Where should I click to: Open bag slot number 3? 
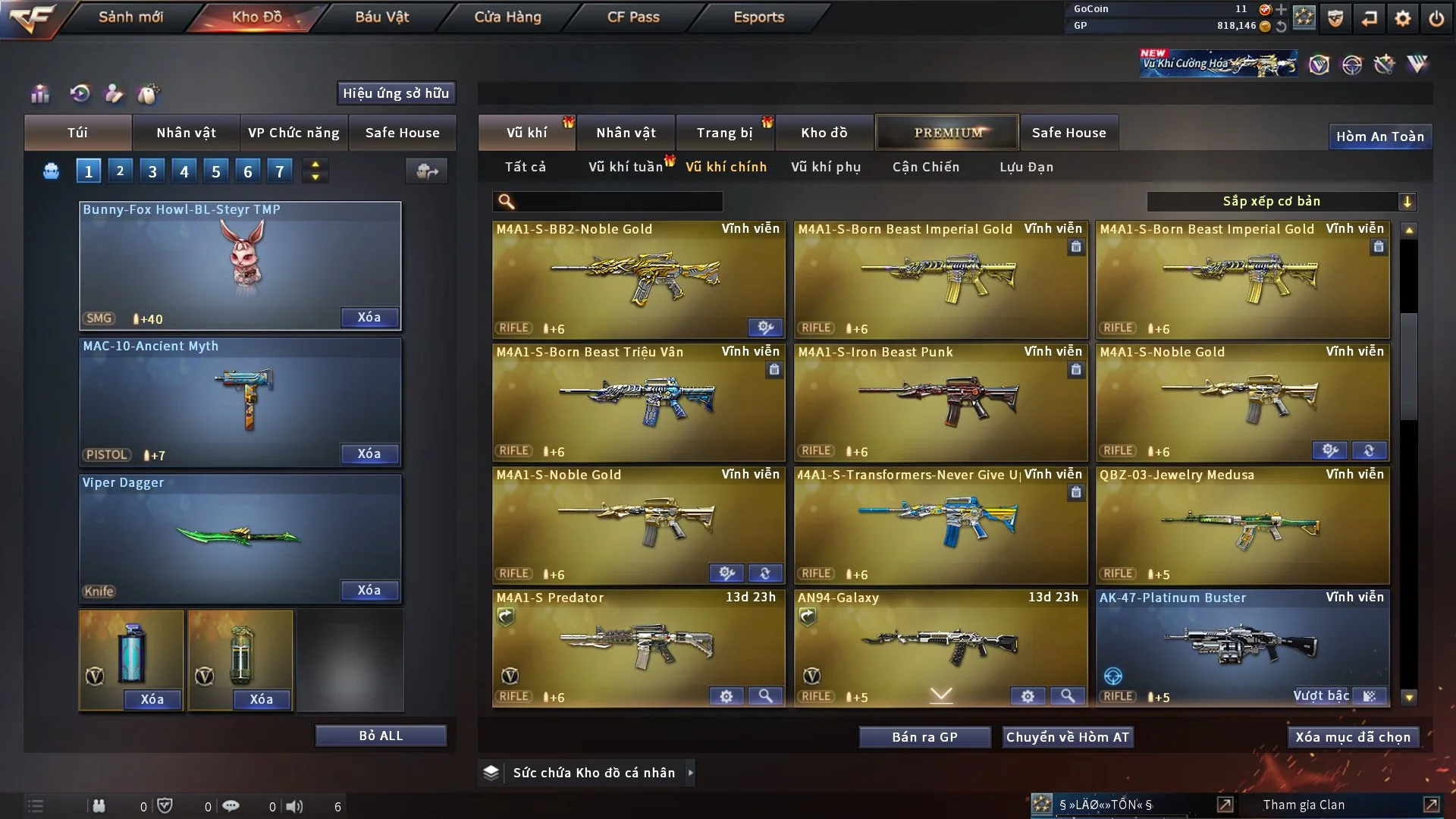pyautogui.click(x=152, y=171)
